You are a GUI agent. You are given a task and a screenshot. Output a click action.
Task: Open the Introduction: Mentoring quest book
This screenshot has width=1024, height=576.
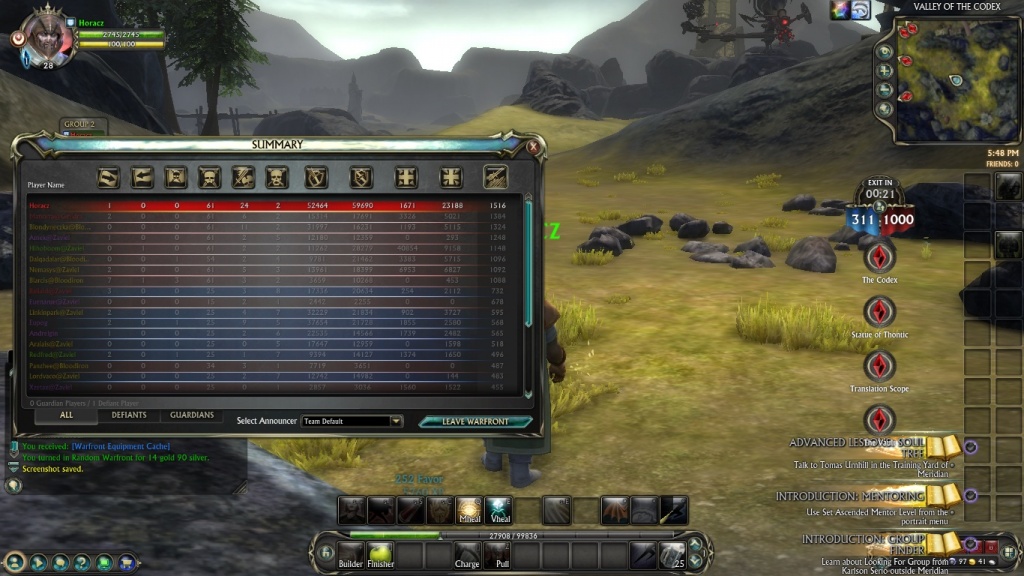pyautogui.click(x=942, y=494)
